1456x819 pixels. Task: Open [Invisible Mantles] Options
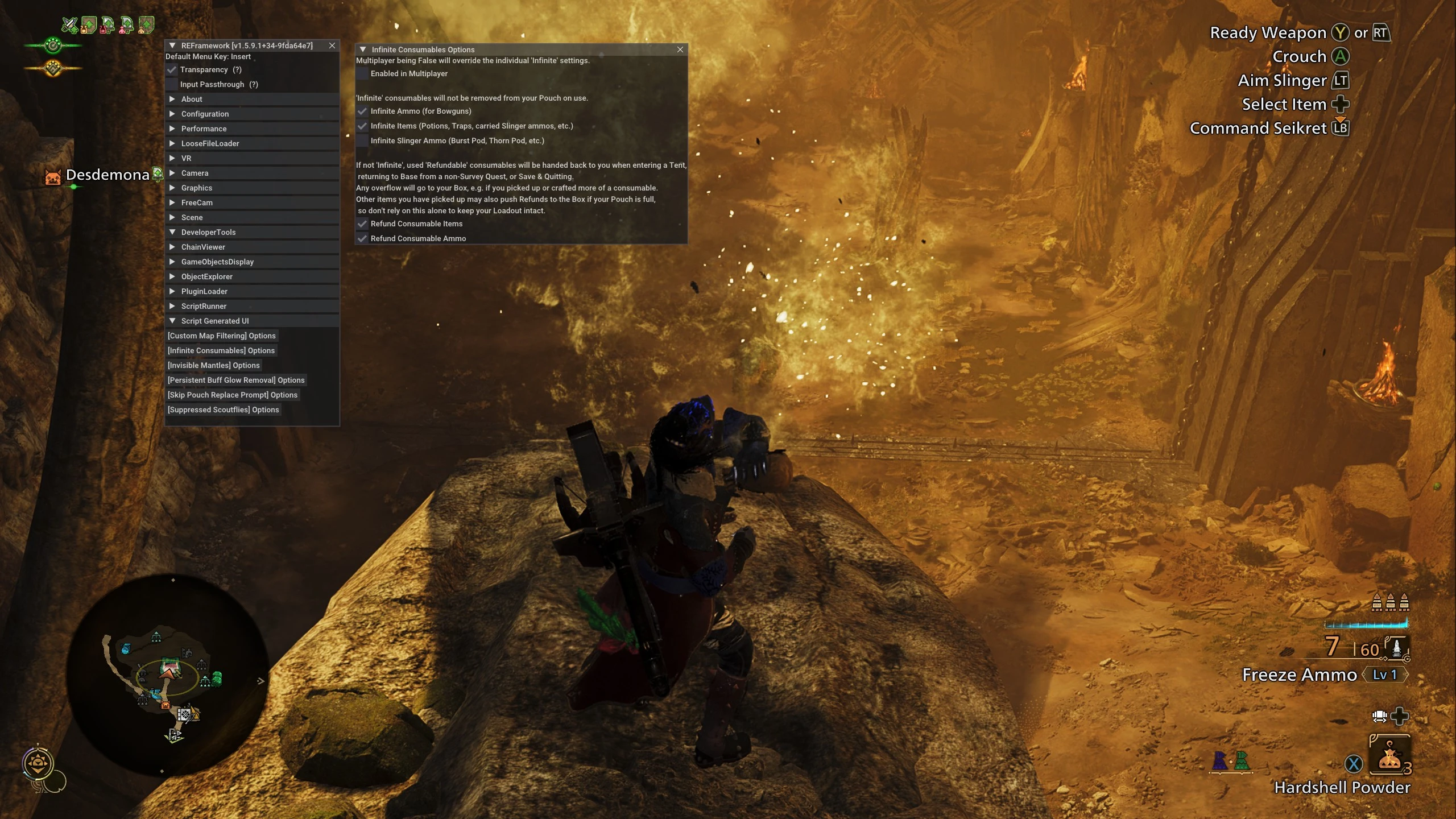[213, 365]
